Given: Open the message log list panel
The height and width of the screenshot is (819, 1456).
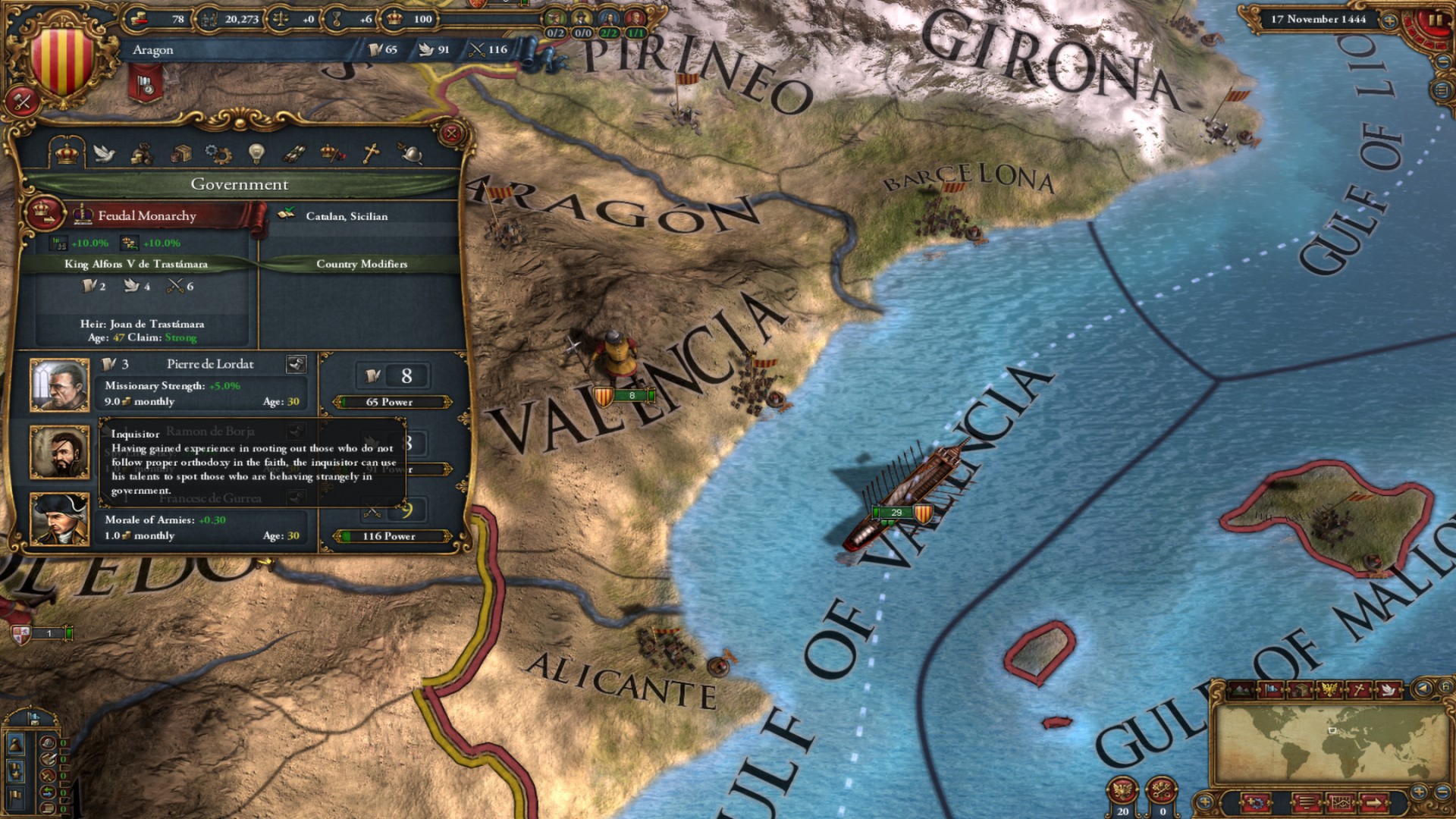Looking at the screenshot, I should [x=1306, y=802].
